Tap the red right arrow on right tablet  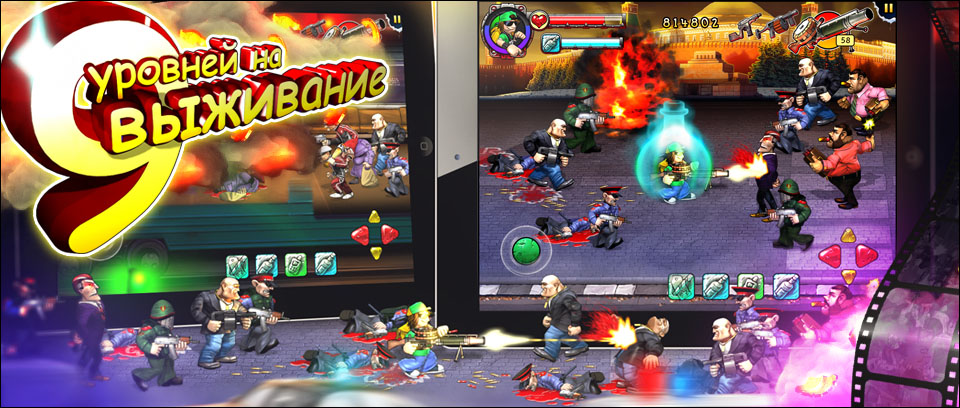(866, 255)
